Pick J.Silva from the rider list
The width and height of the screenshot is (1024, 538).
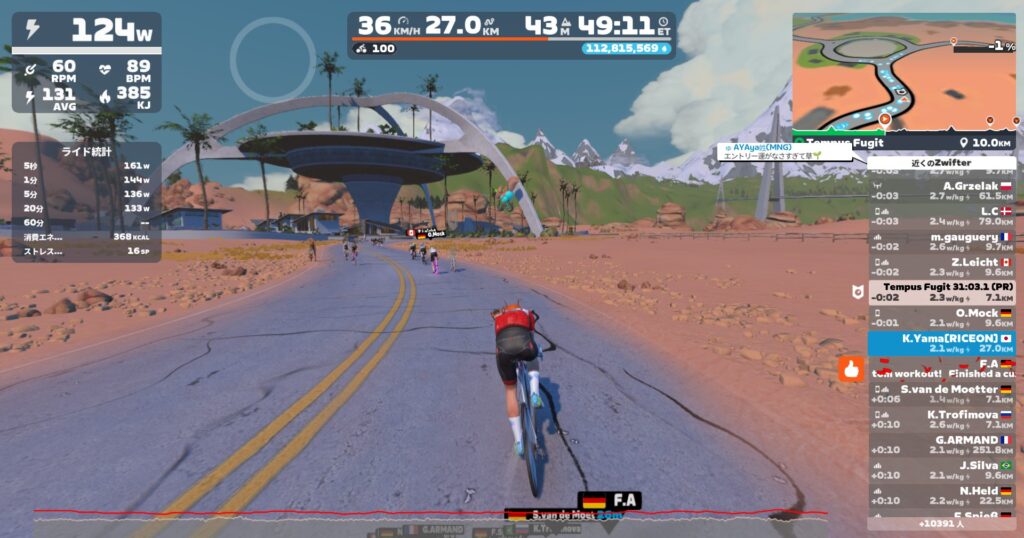click(x=941, y=470)
